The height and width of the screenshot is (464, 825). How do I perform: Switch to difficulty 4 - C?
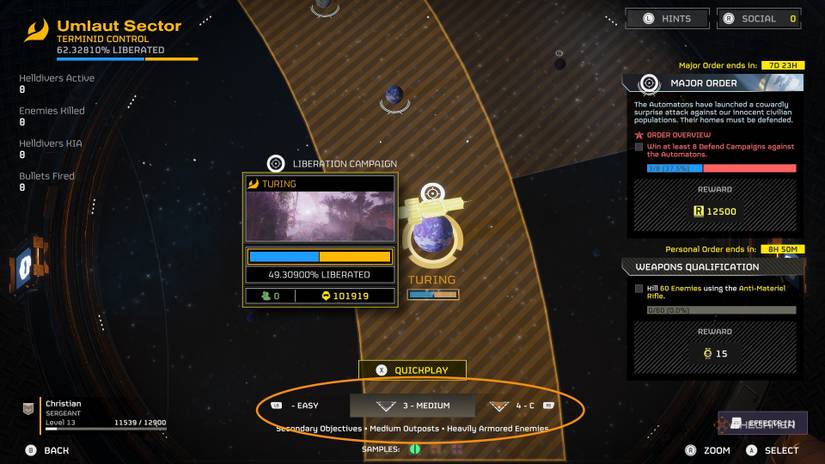click(x=521, y=406)
